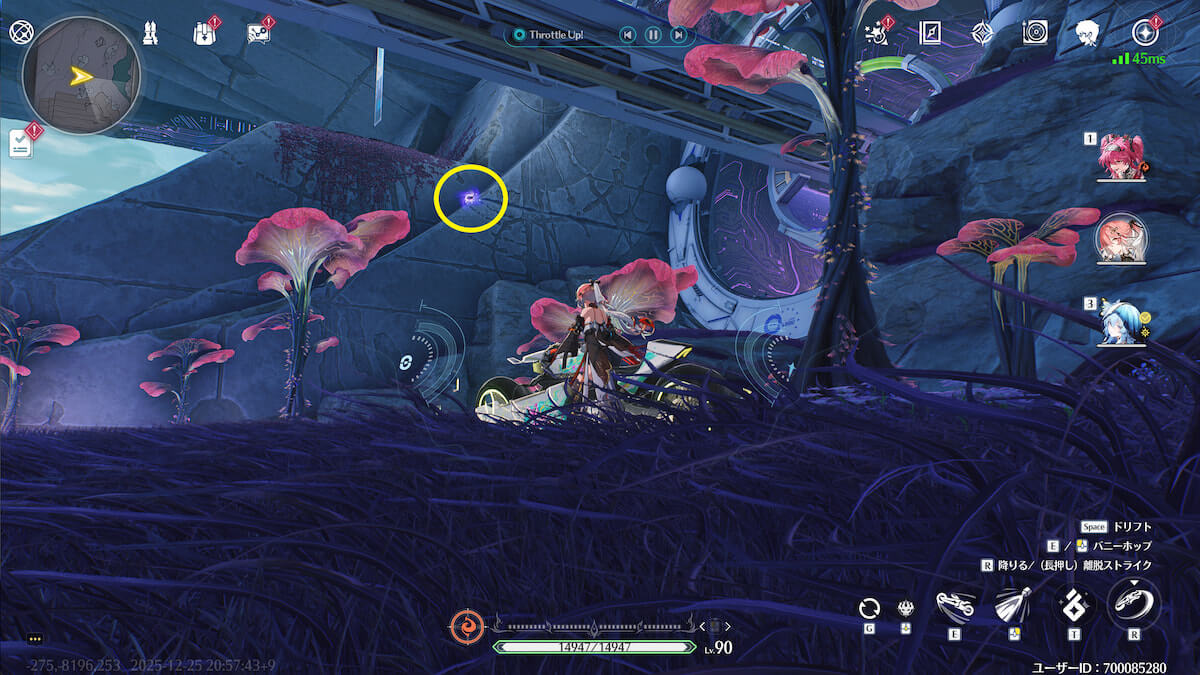Pause the Throttle Up! track
The height and width of the screenshot is (675, 1200).
653,35
